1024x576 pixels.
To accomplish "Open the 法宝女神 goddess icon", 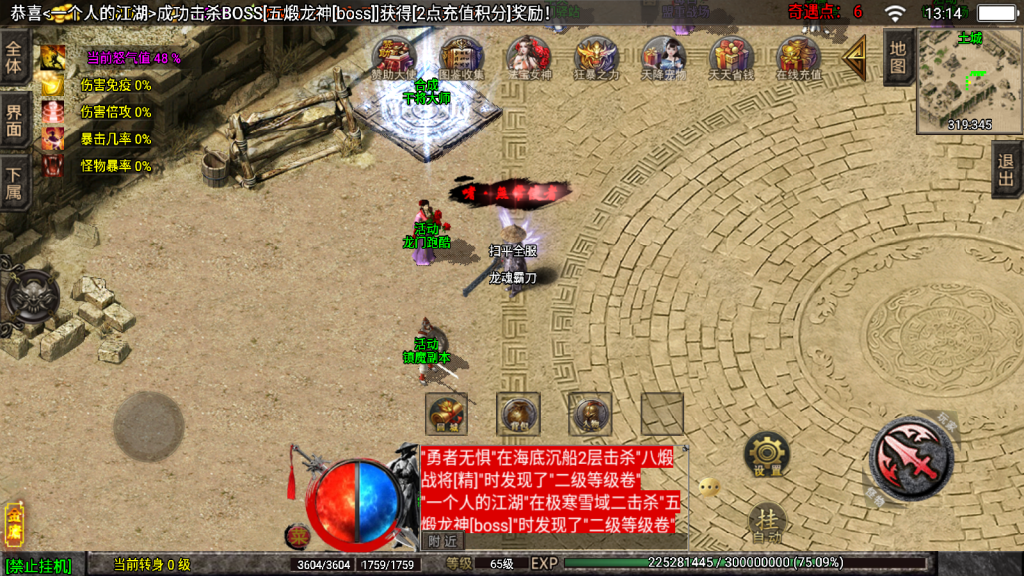I will 528,57.
